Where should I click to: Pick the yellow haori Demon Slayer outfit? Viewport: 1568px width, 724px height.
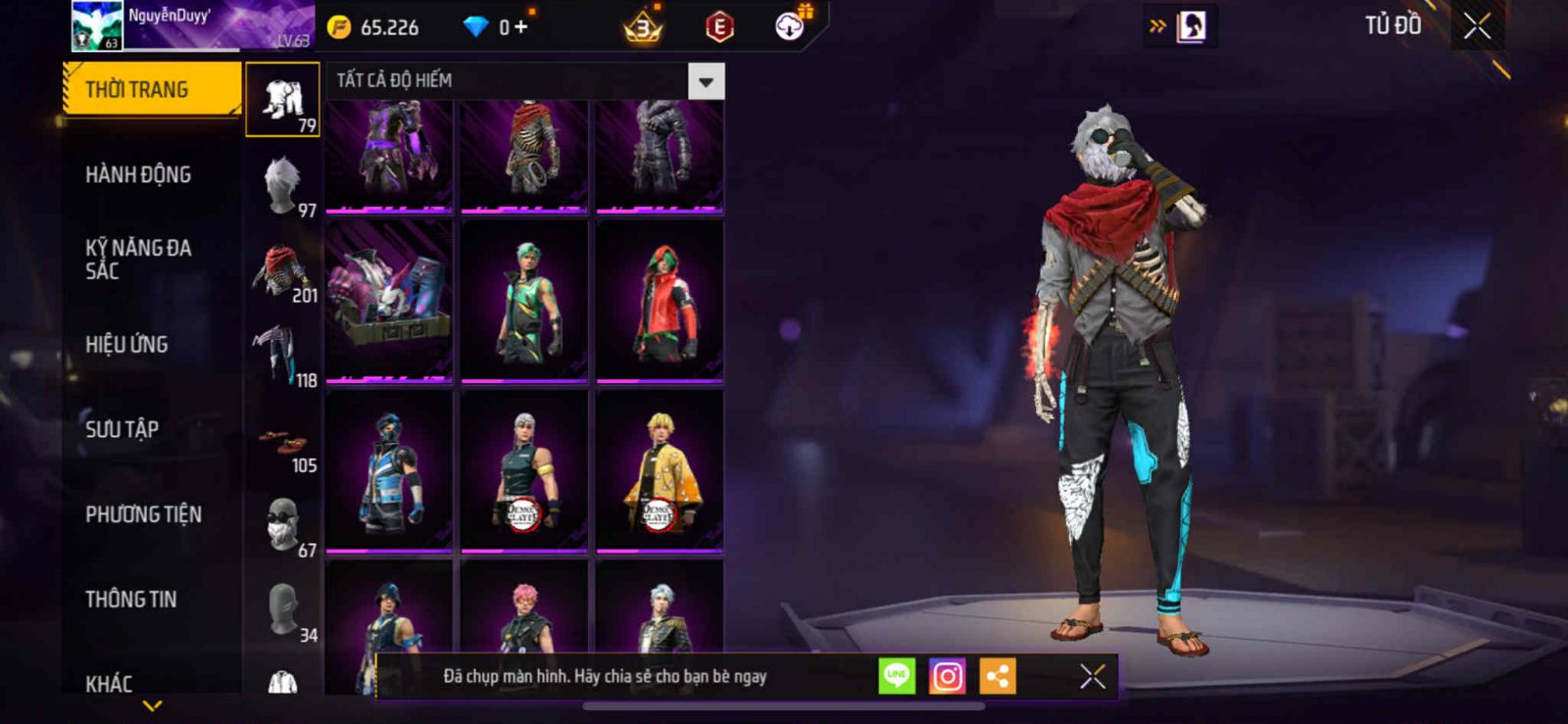coord(660,471)
